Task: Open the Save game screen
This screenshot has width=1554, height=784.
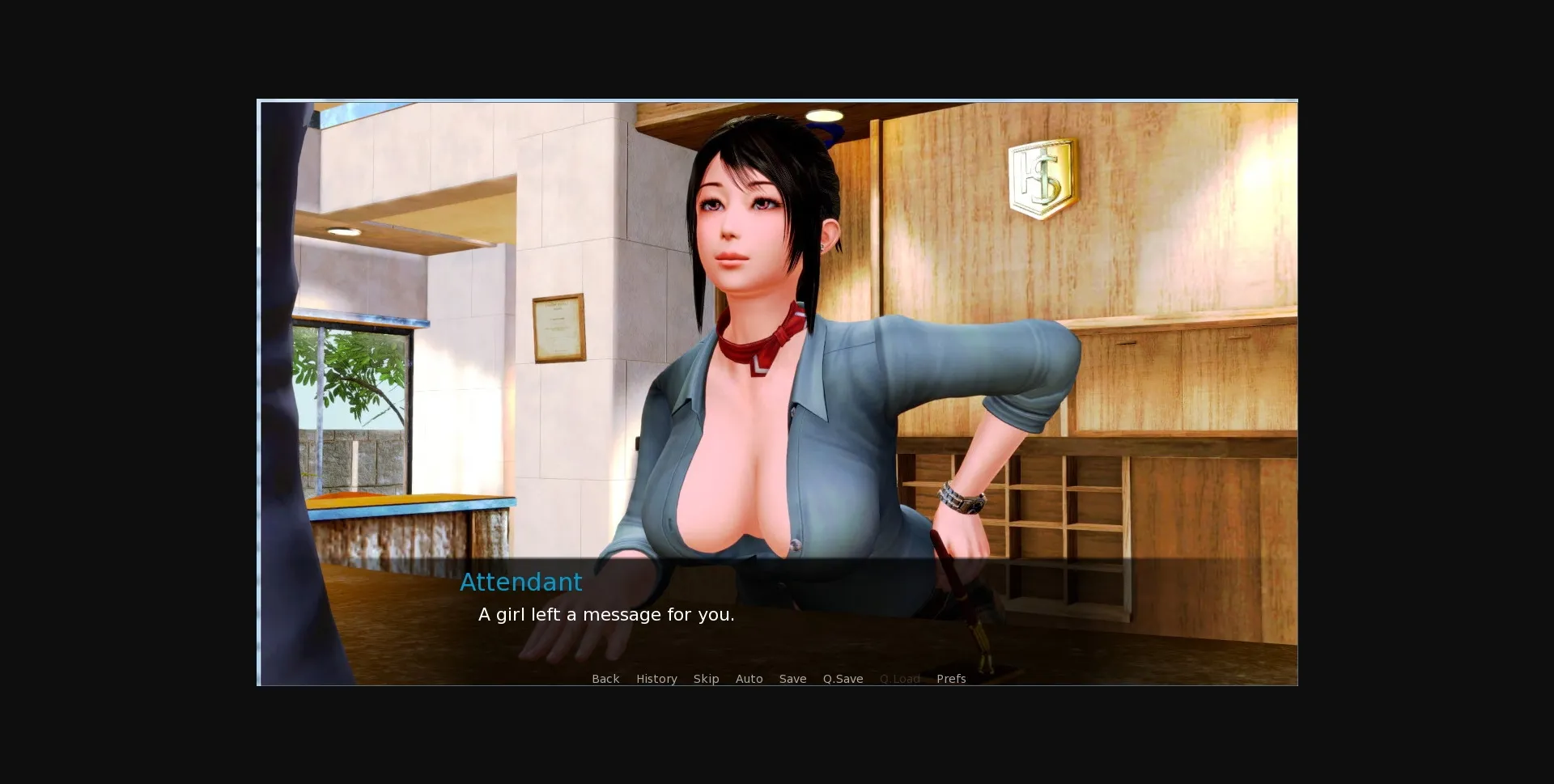Action: click(792, 679)
